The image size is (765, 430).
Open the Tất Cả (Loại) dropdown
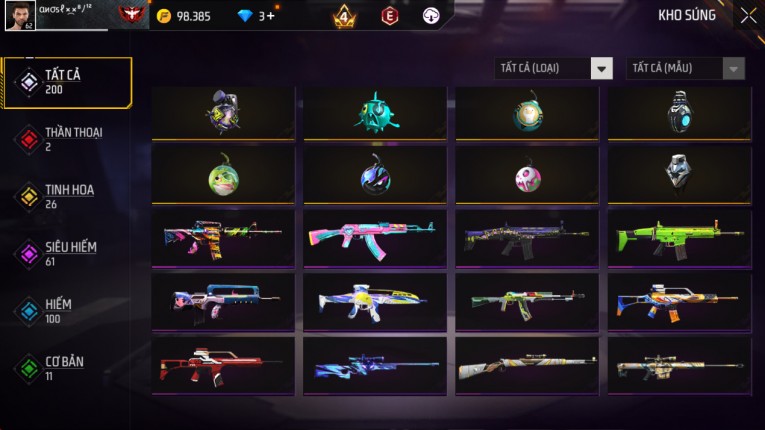point(553,68)
